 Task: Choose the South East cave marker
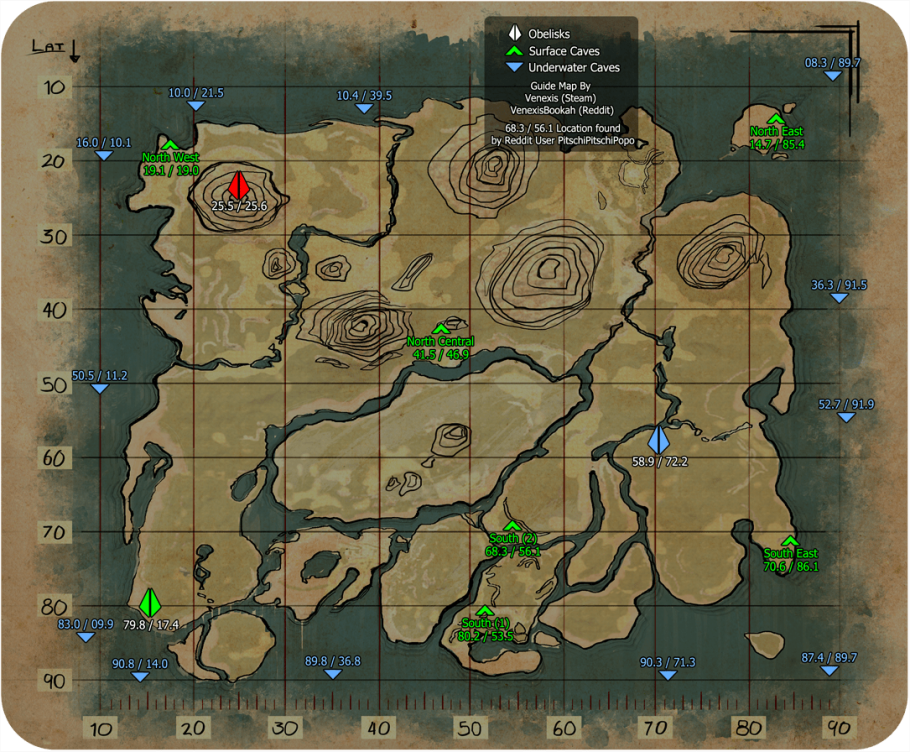(x=790, y=541)
